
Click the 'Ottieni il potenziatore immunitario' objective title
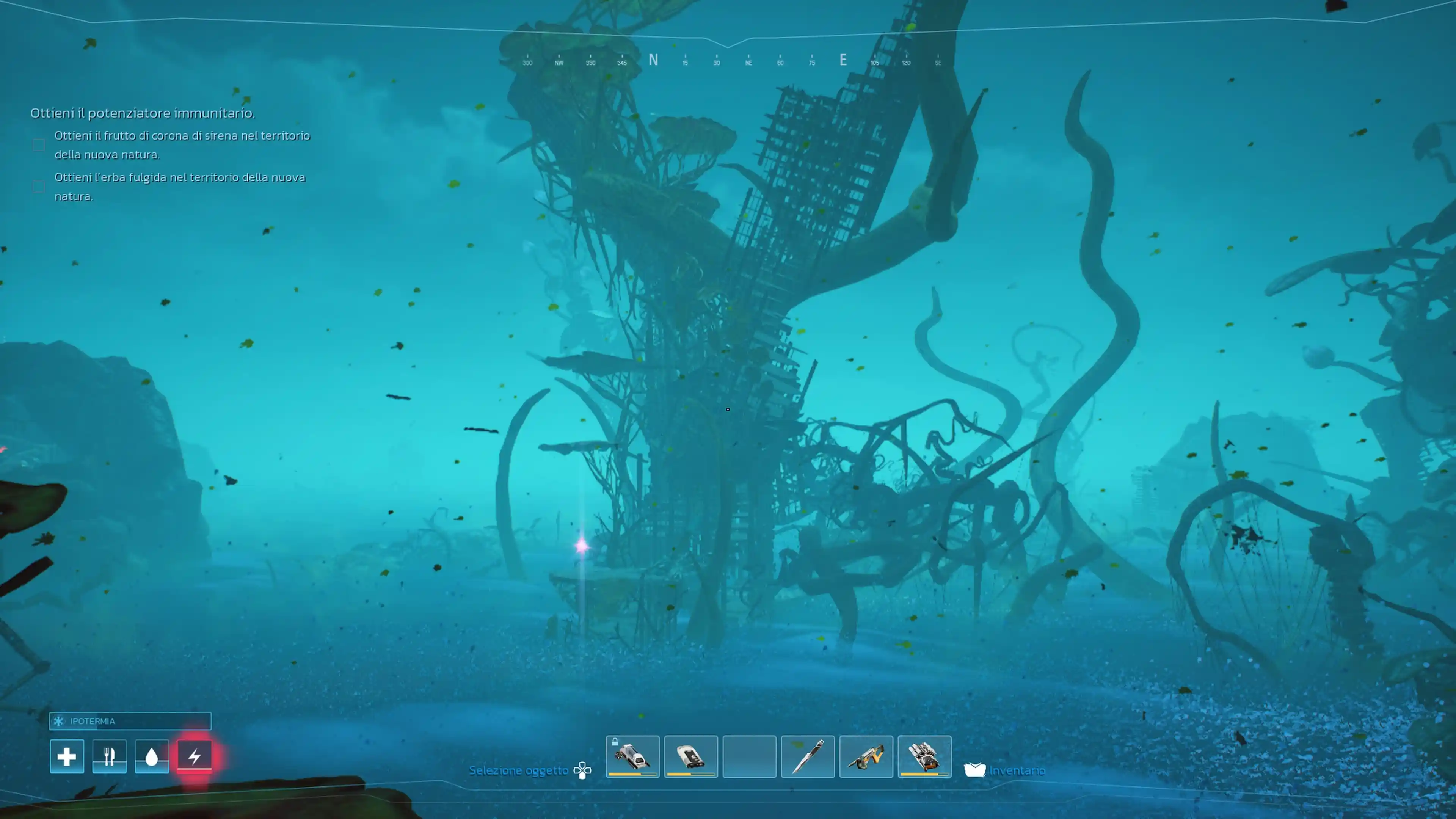click(x=143, y=113)
